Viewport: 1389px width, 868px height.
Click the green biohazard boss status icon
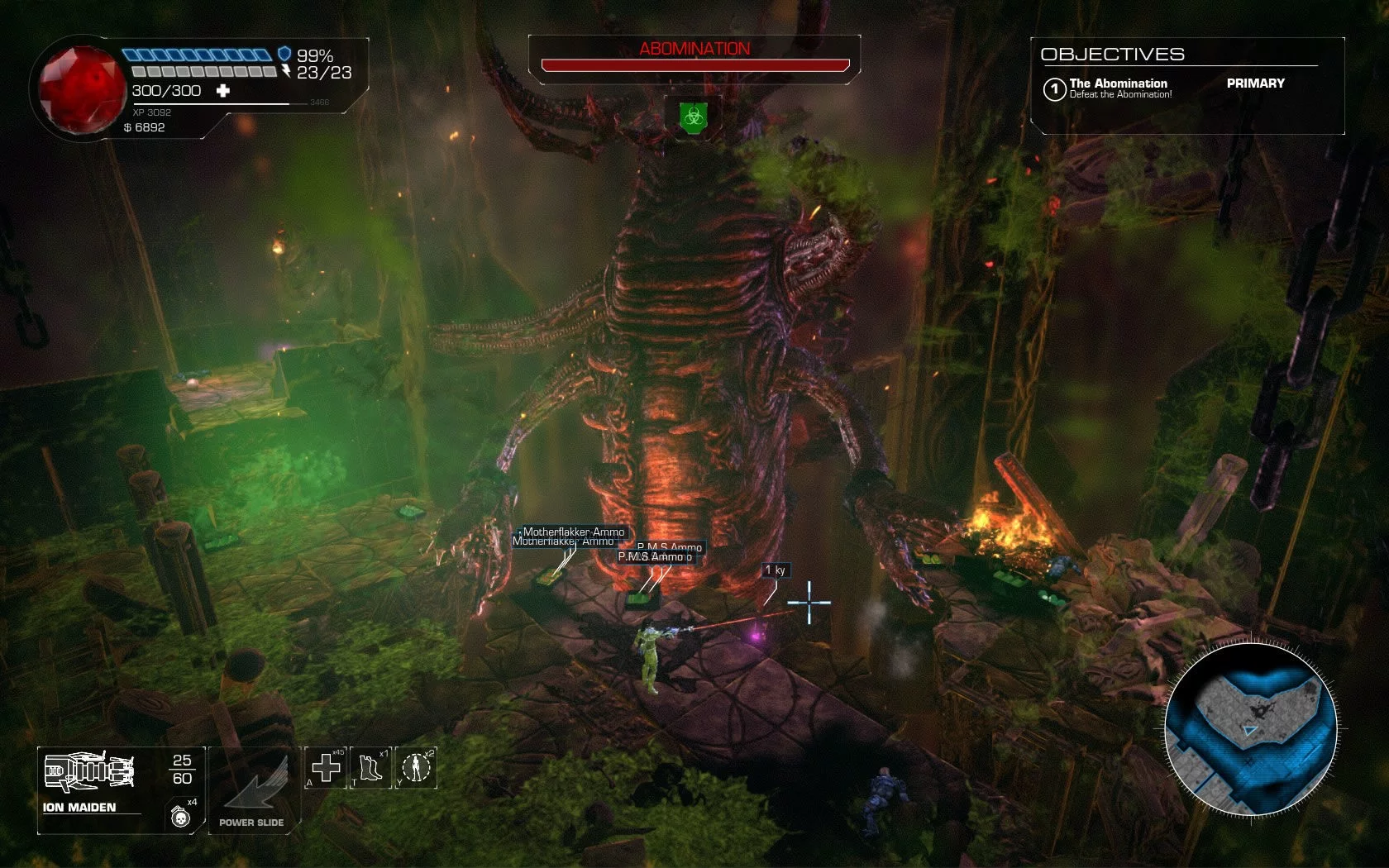click(694, 117)
